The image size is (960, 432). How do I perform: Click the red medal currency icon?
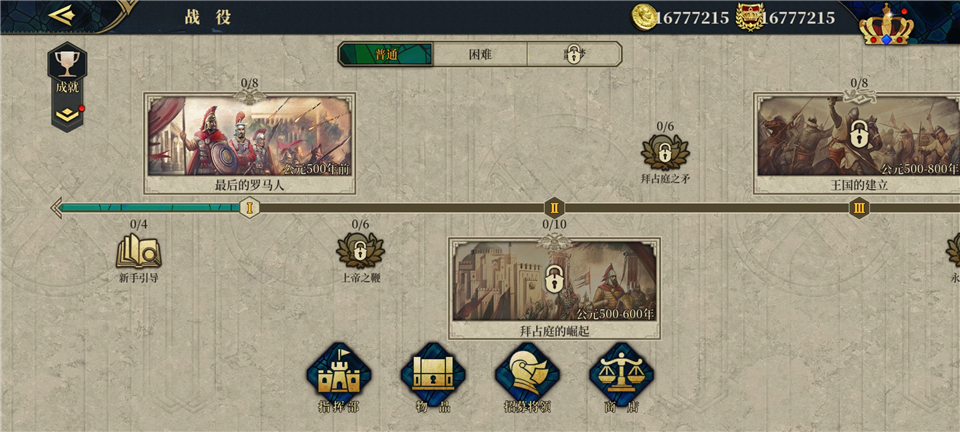[x=749, y=17]
